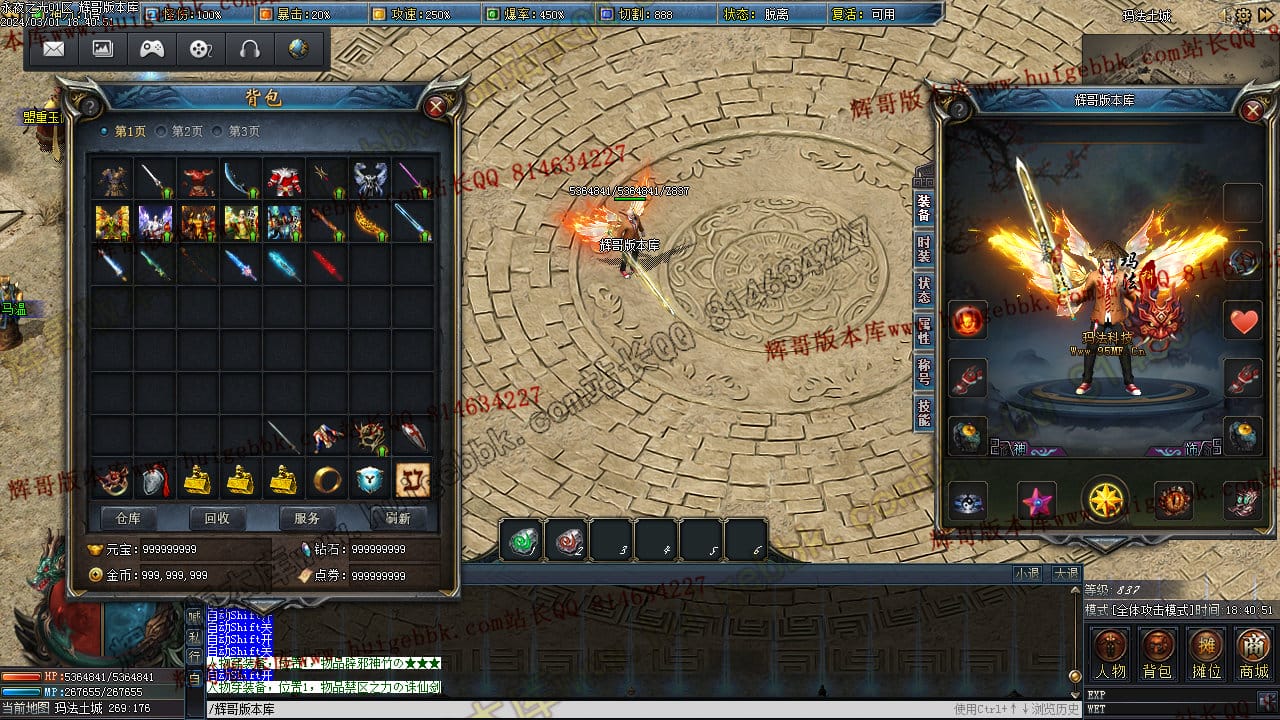Show the 技能 skills tab
The width and height of the screenshot is (1280, 720).
click(x=923, y=412)
